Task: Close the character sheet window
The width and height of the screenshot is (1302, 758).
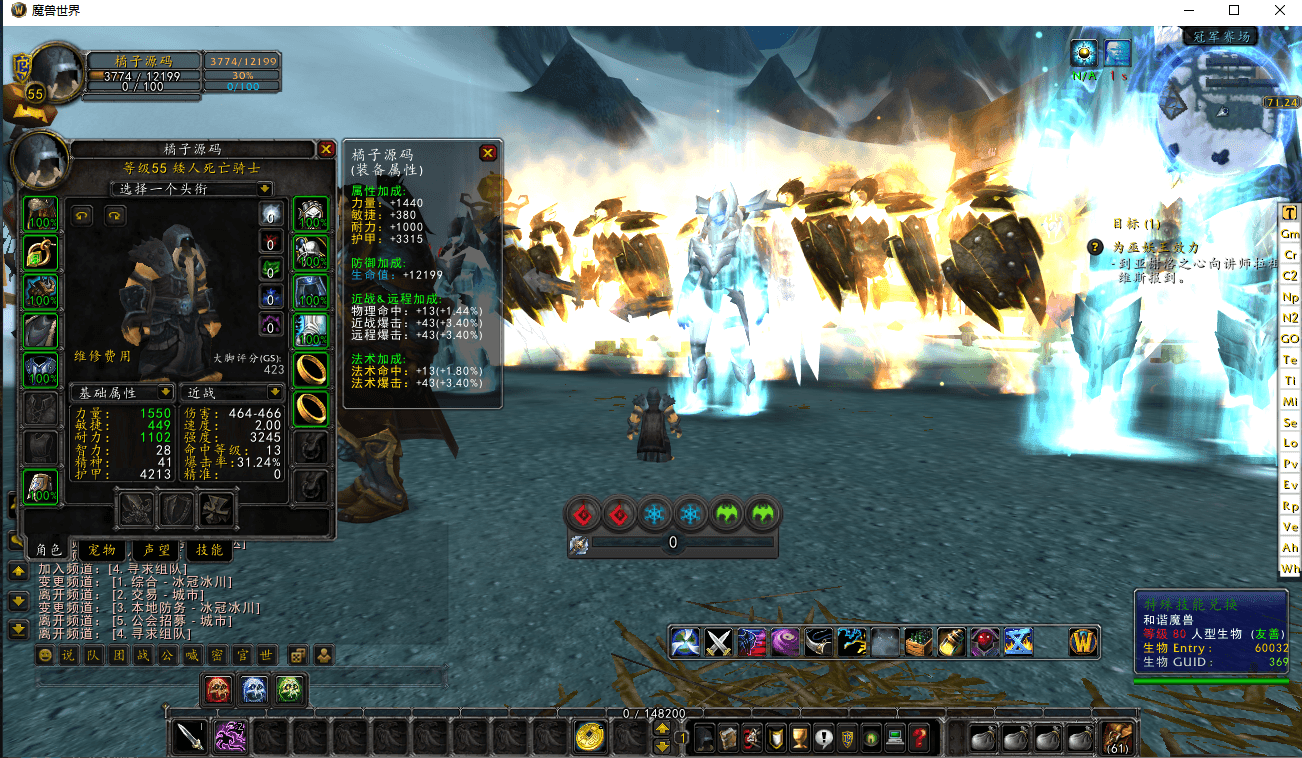Action: (x=326, y=149)
